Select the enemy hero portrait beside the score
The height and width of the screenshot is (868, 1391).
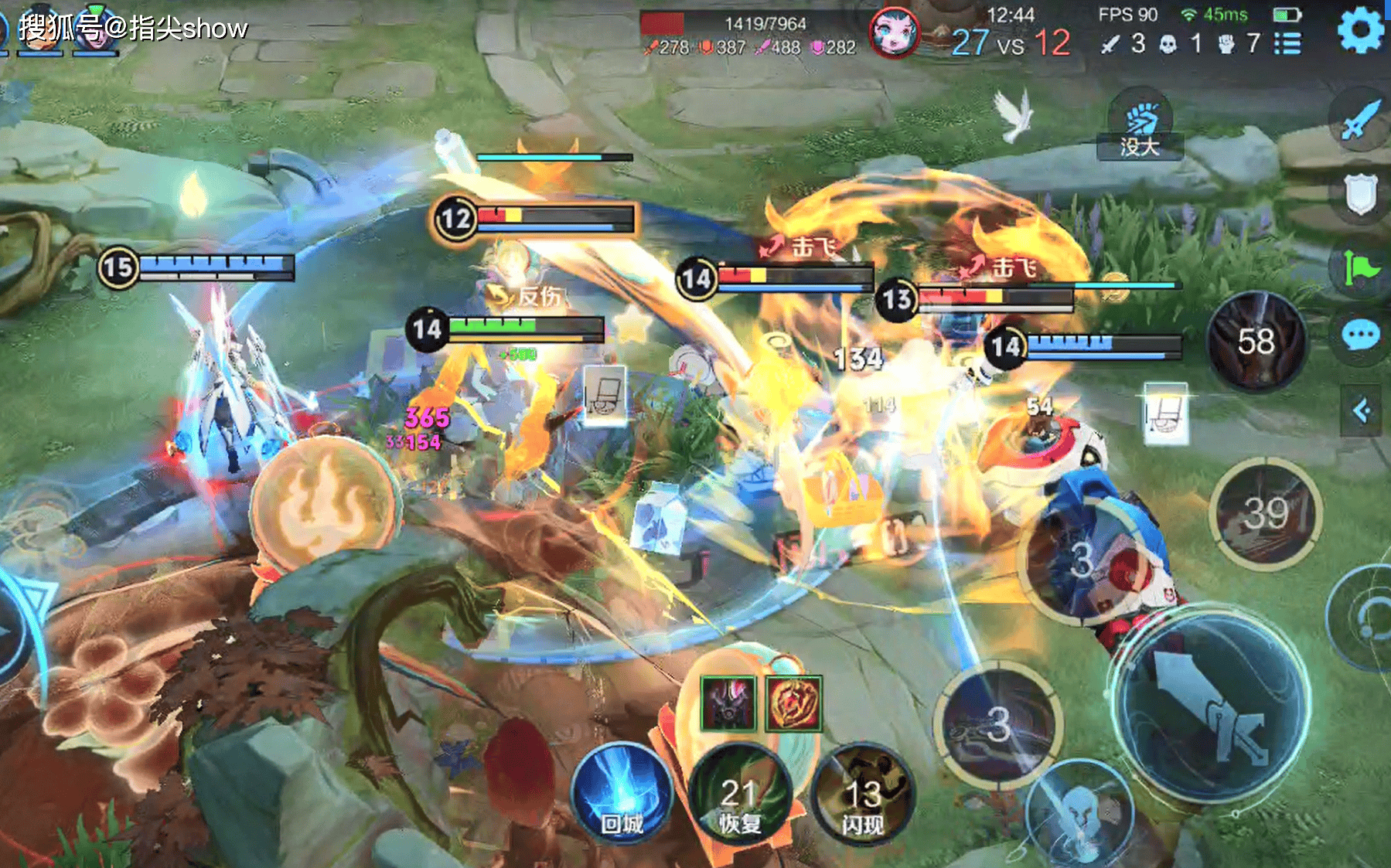coord(894,34)
